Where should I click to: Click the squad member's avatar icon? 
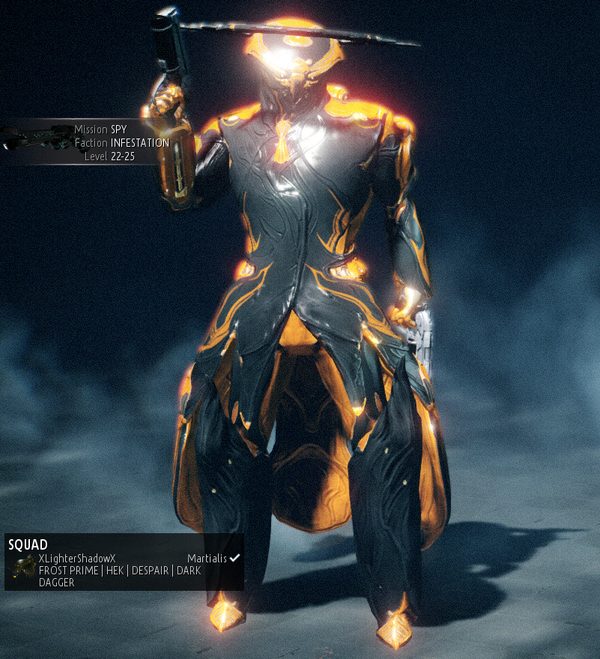[x=23, y=569]
